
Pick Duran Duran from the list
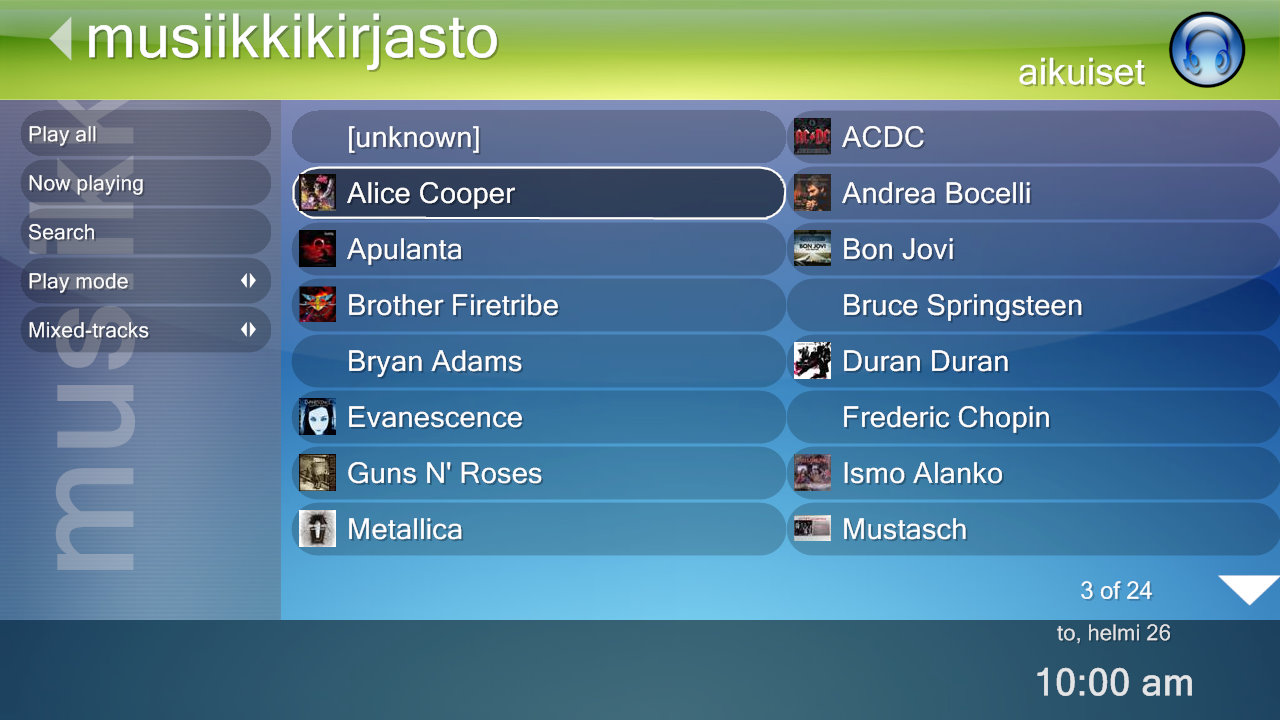coord(1033,361)
